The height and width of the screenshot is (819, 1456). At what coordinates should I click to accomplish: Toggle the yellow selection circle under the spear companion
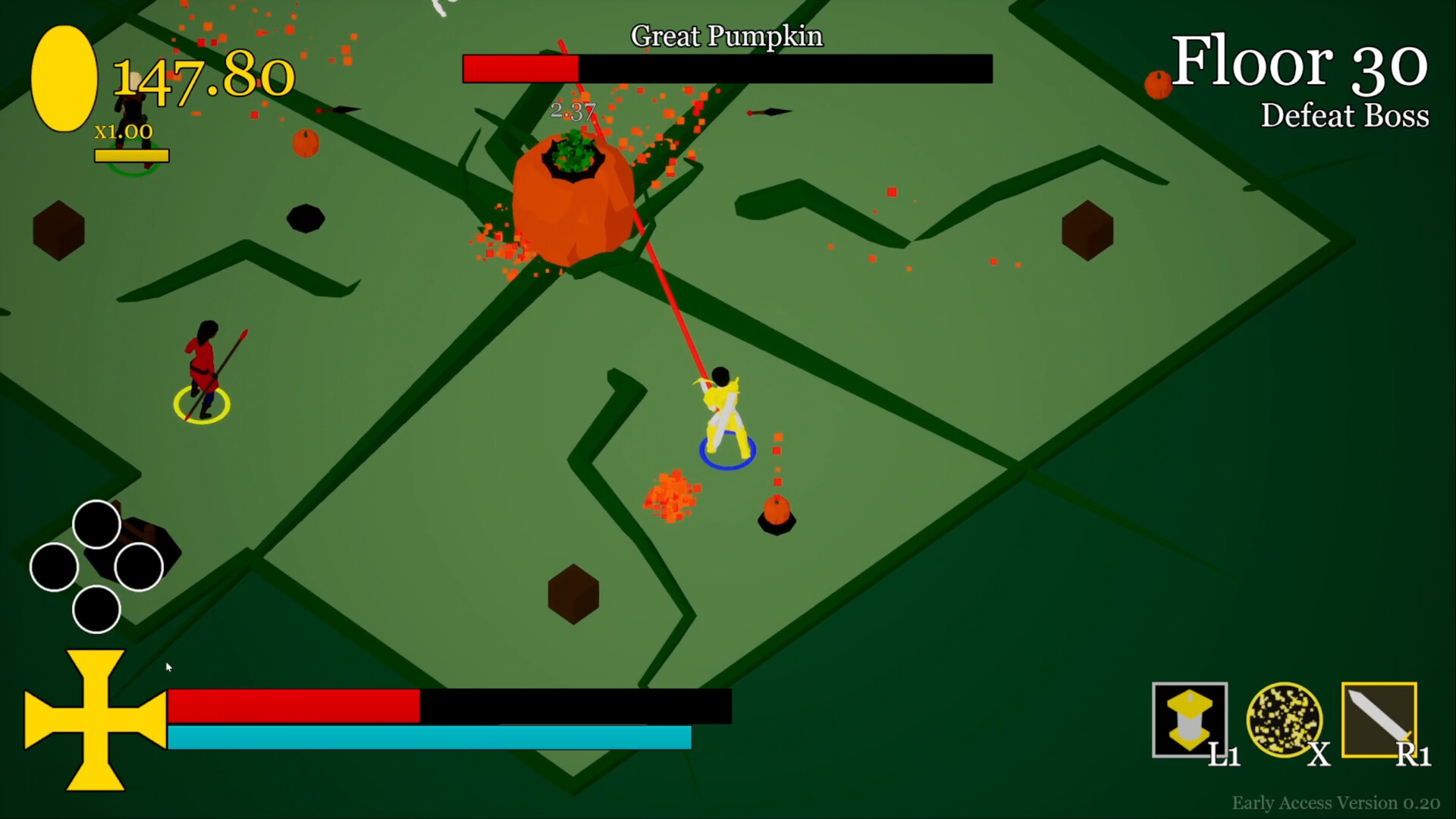[202, 406]
